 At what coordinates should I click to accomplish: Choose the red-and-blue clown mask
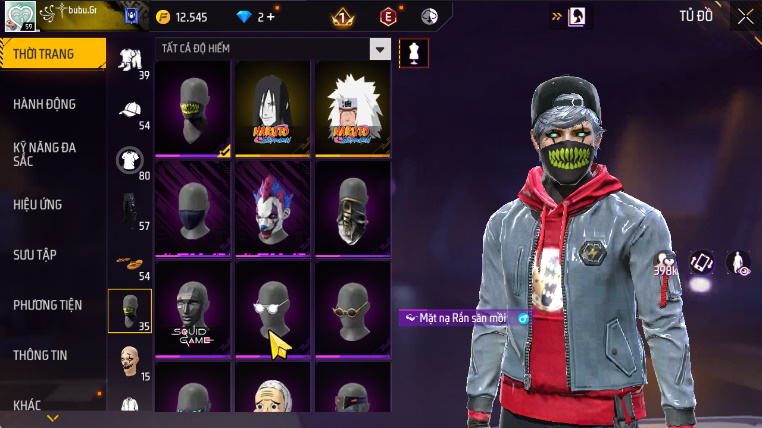(273, 208)
